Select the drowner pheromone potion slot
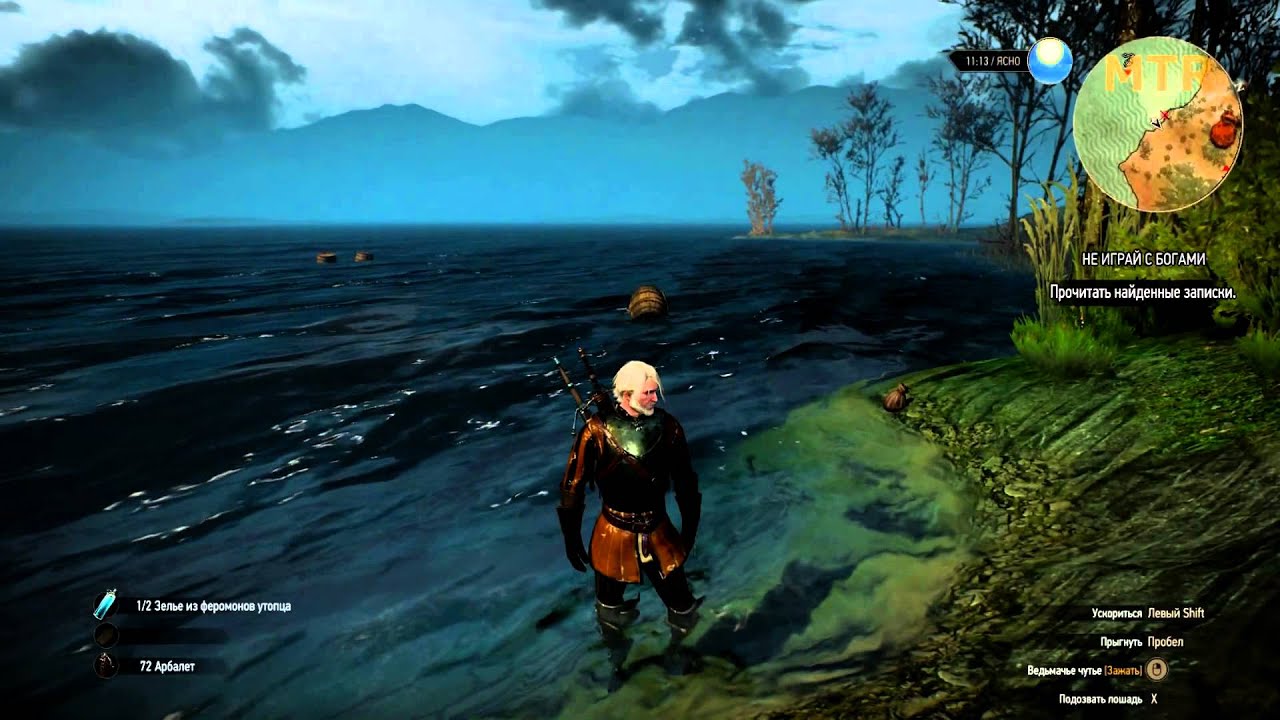 tap(105, 605)
